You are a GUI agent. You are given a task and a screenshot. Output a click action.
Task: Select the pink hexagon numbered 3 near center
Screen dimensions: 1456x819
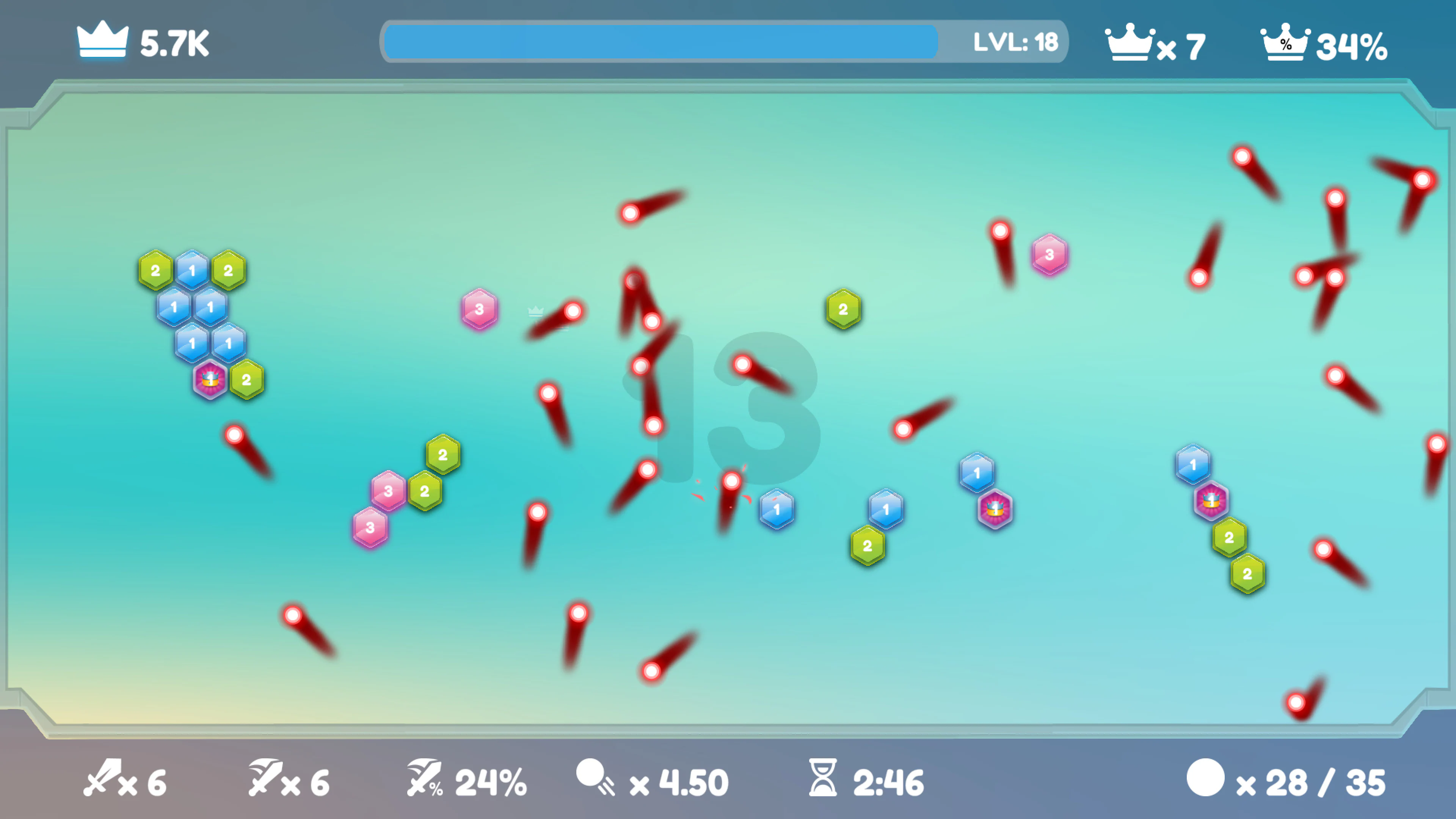coord(480,309)
